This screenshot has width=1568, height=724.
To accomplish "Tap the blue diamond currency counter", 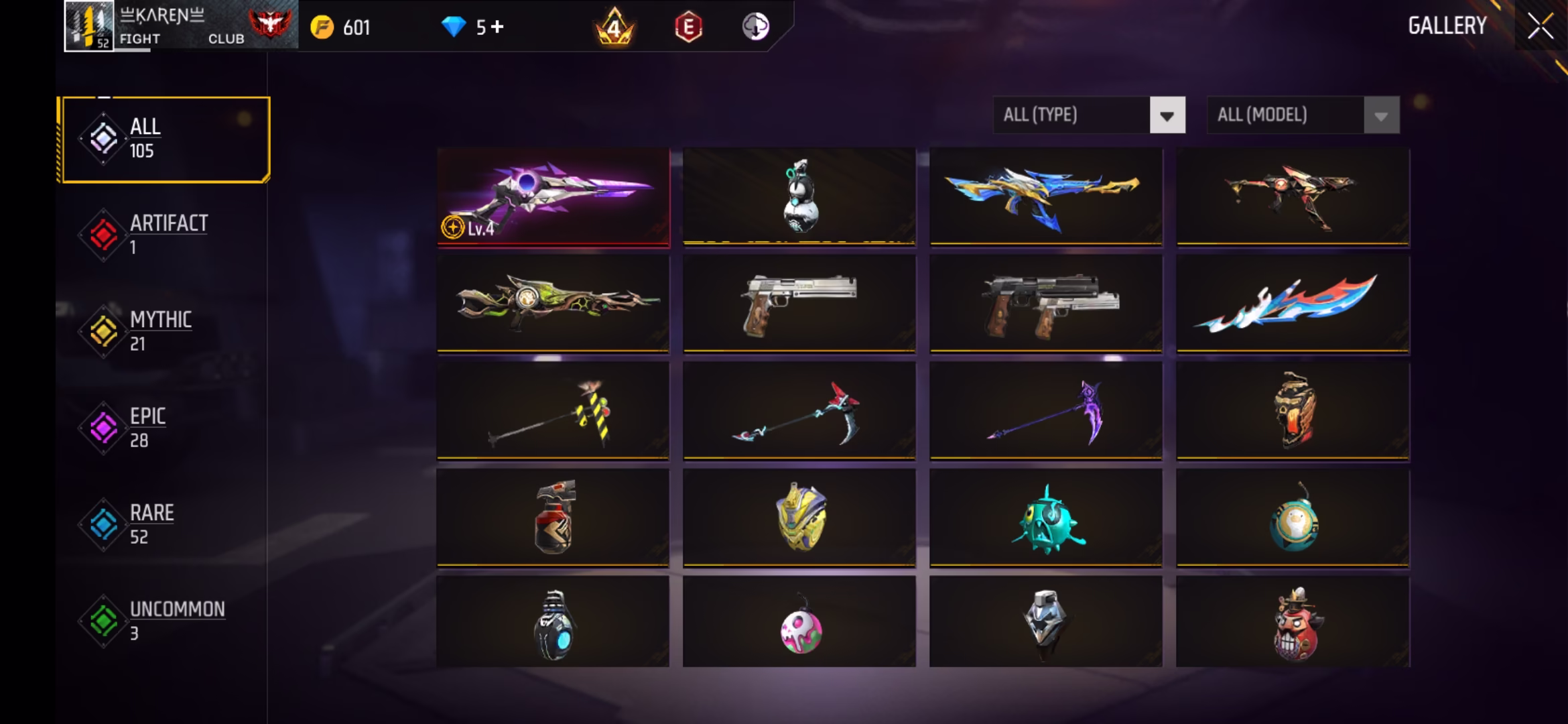I will pyautogui.click(x=472, y=27).
